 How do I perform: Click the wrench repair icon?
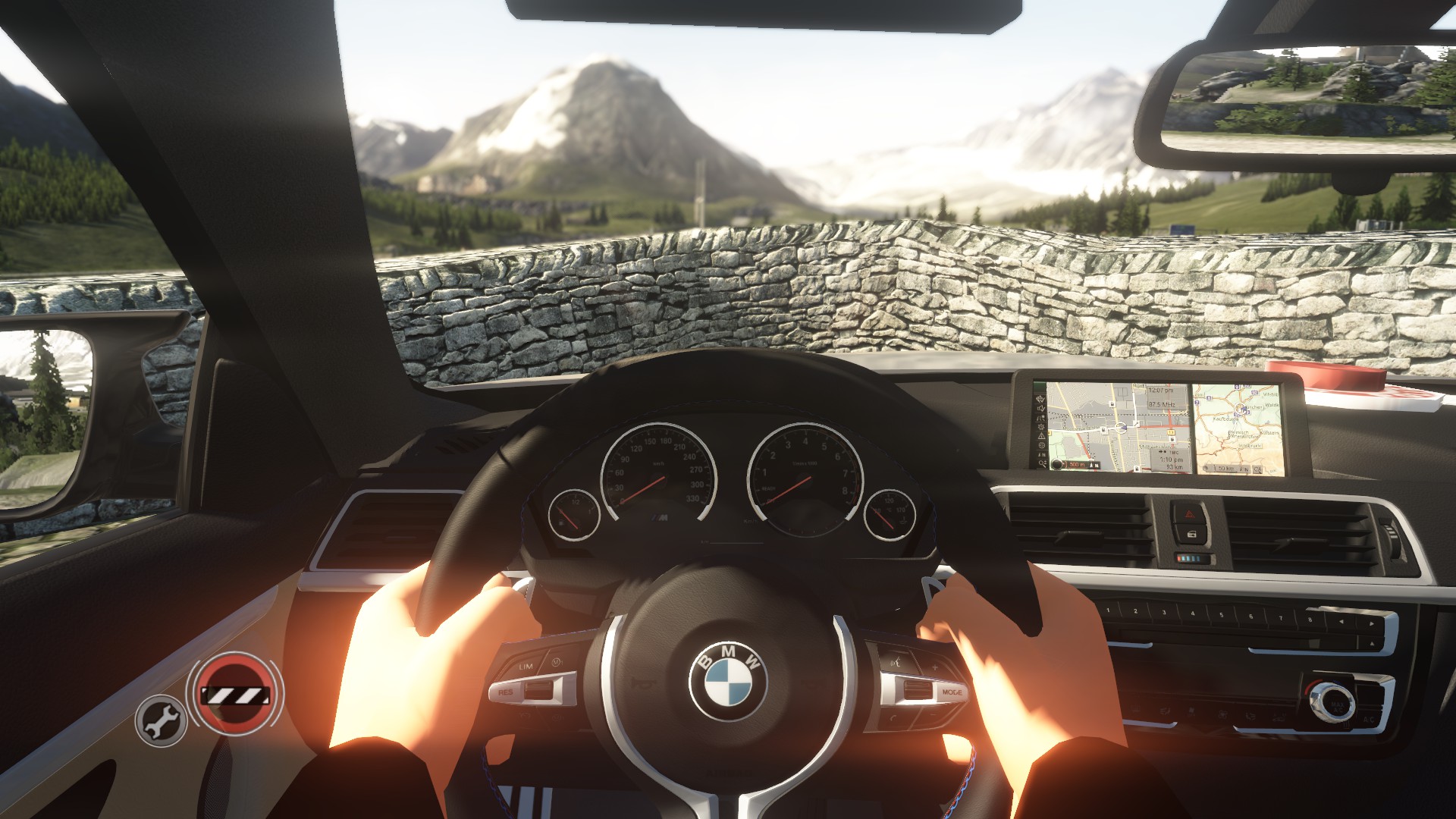[x=161, y=720]
